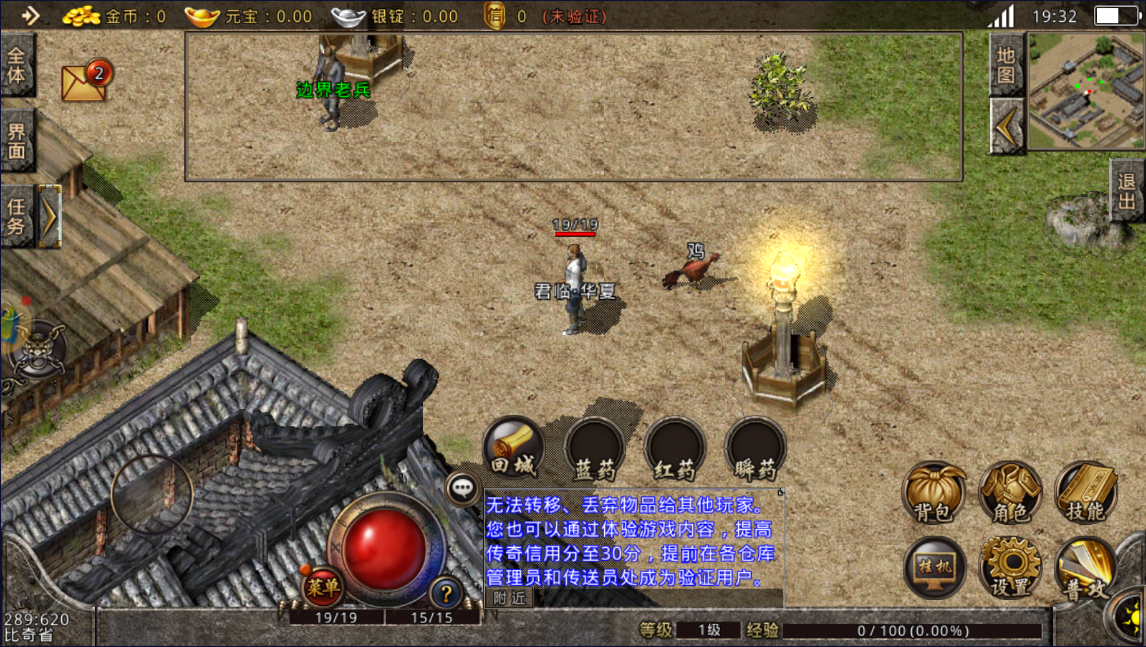
Task: Open the mail envelope with 2 notifications
Action: coord(86,81)
